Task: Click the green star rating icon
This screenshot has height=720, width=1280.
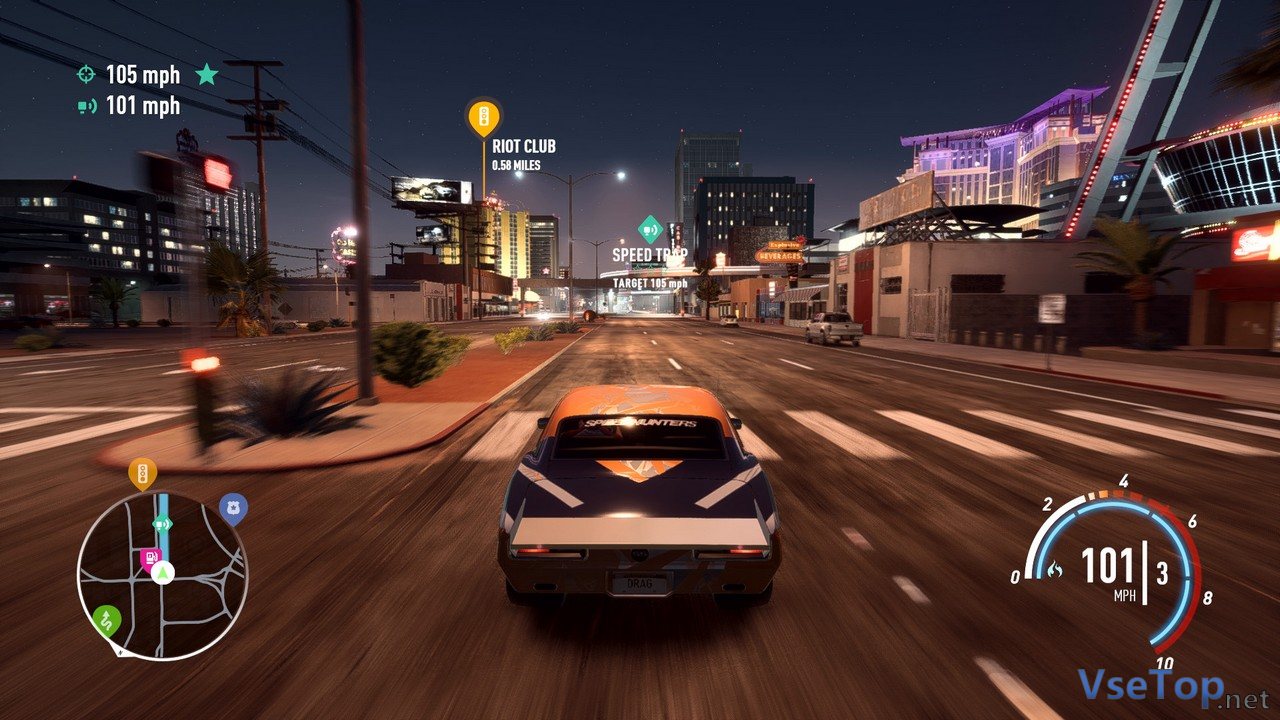Action: click(206, 74)
